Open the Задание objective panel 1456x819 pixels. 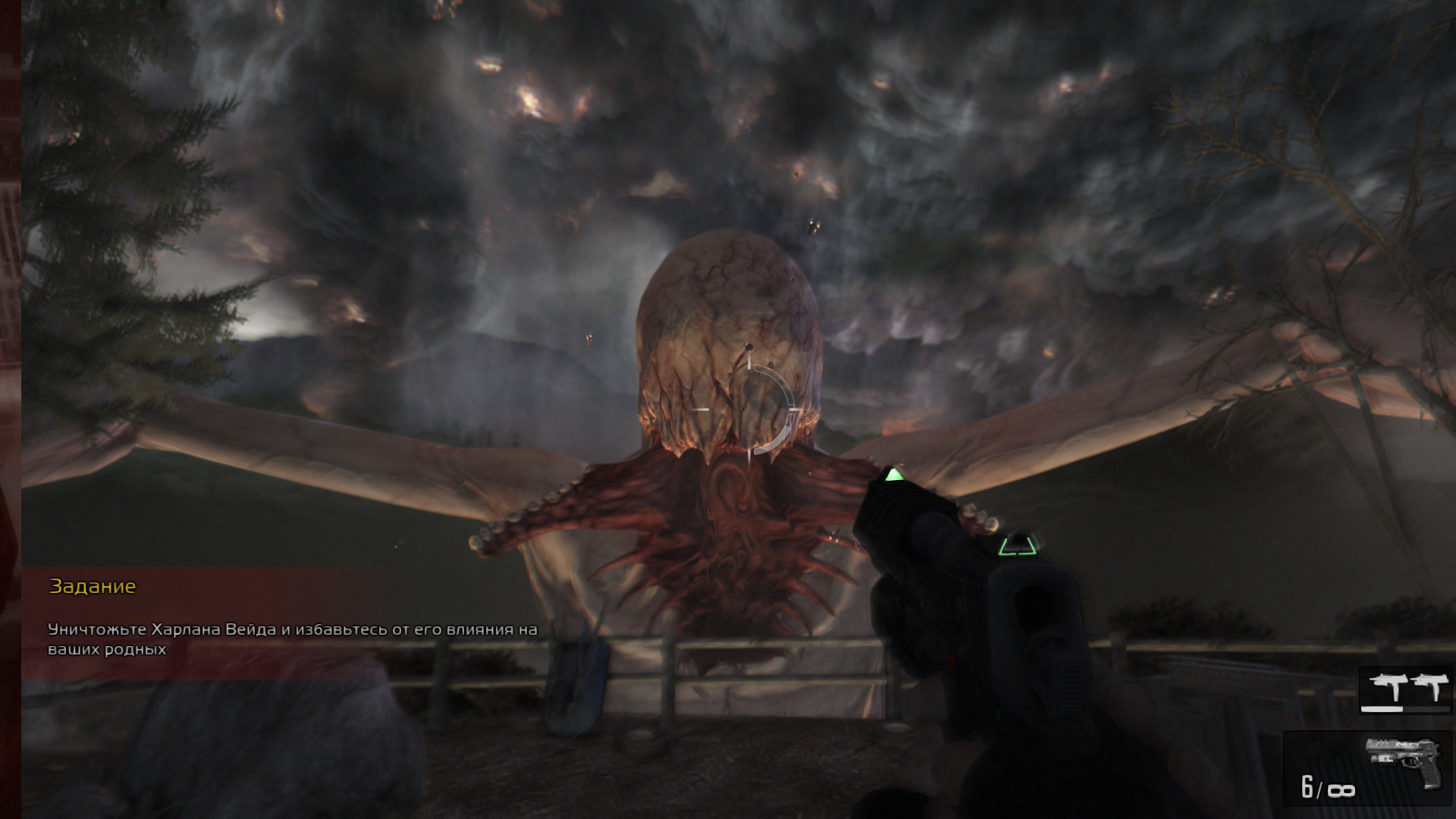93,586
